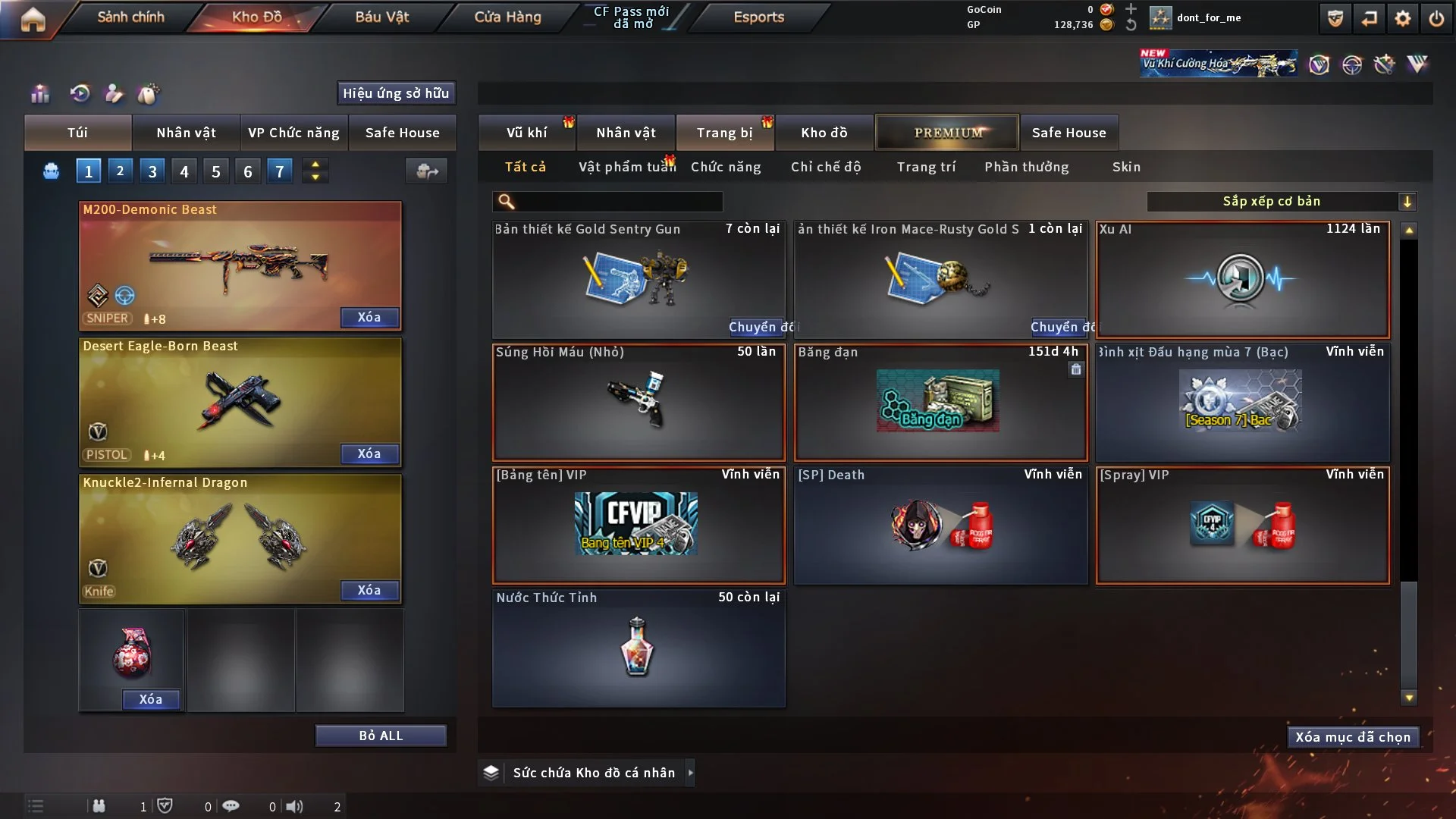
Task: Select bag number 3
Action: pos(152,171)
